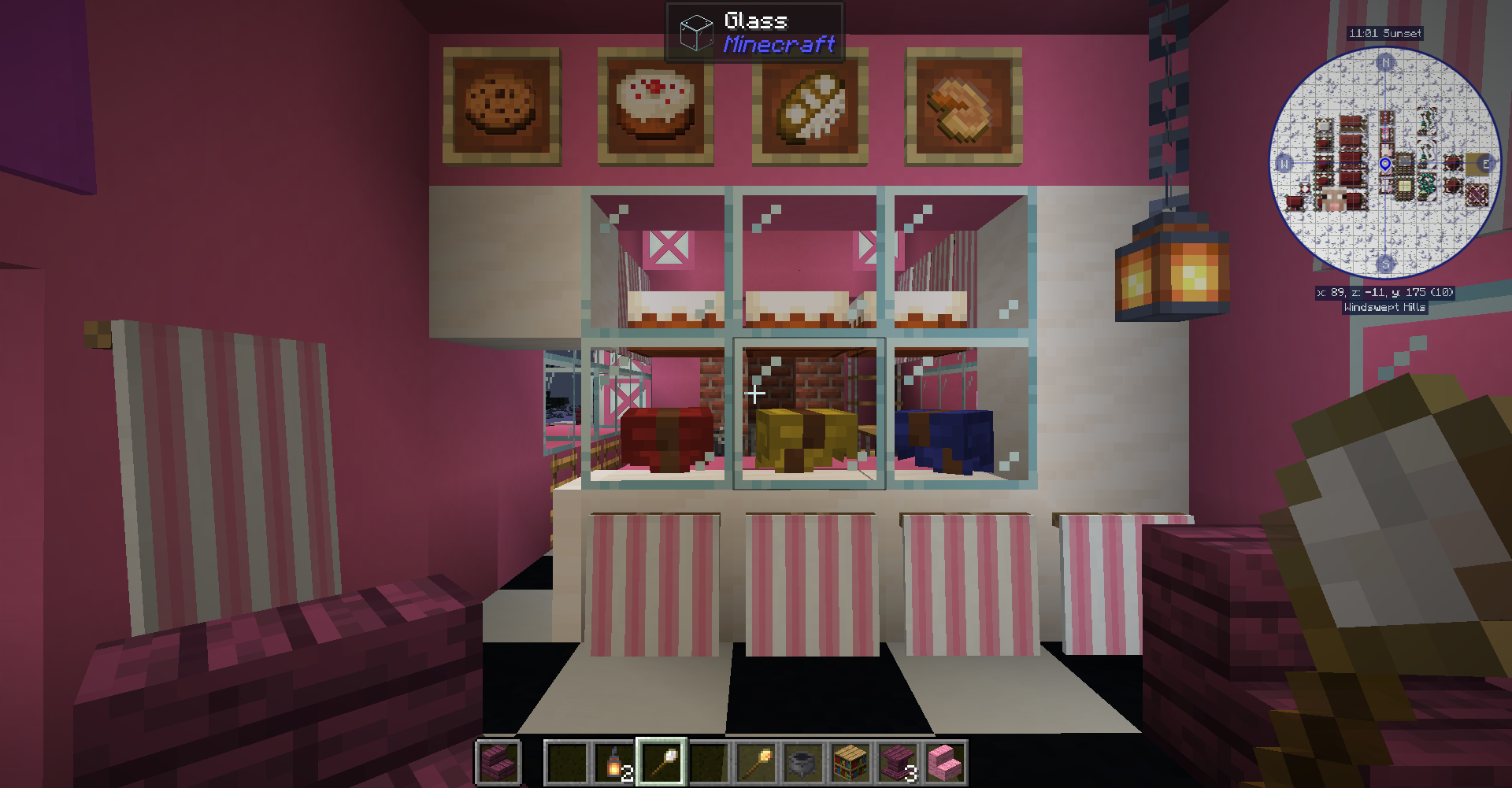Click the E compass marker on the minimap
The height and width of the screenshot is (788, 1512).
(x=1487, y=165)
